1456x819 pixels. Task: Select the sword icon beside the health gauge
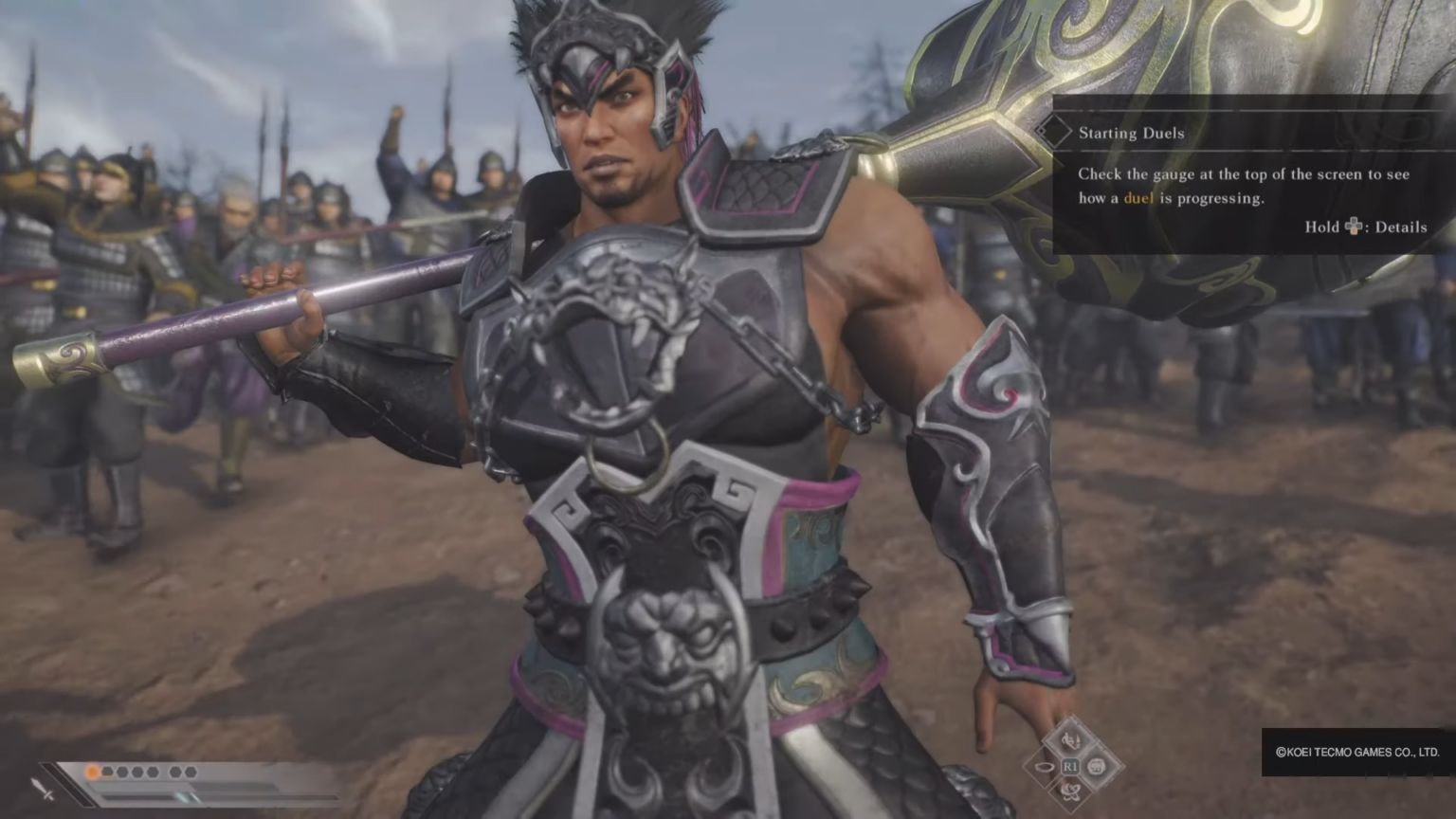[41, 790]
